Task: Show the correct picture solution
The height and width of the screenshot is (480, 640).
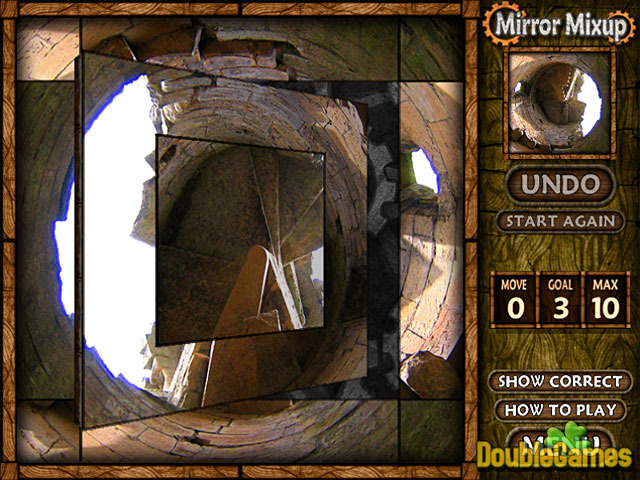Action: (x=560, y=381)
